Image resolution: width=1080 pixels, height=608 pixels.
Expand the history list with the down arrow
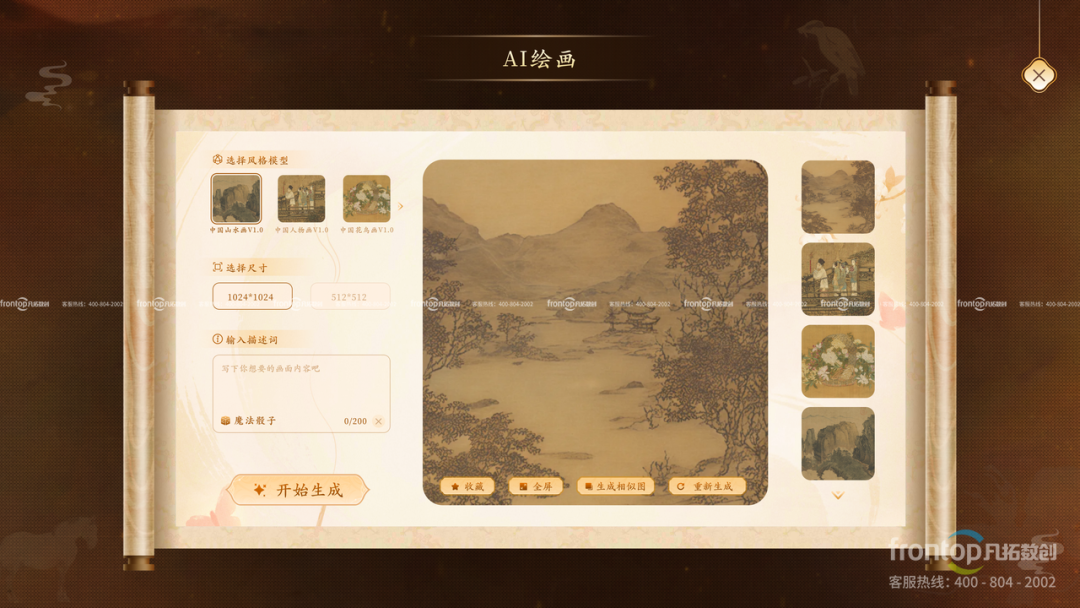click(x=838, y=495)
